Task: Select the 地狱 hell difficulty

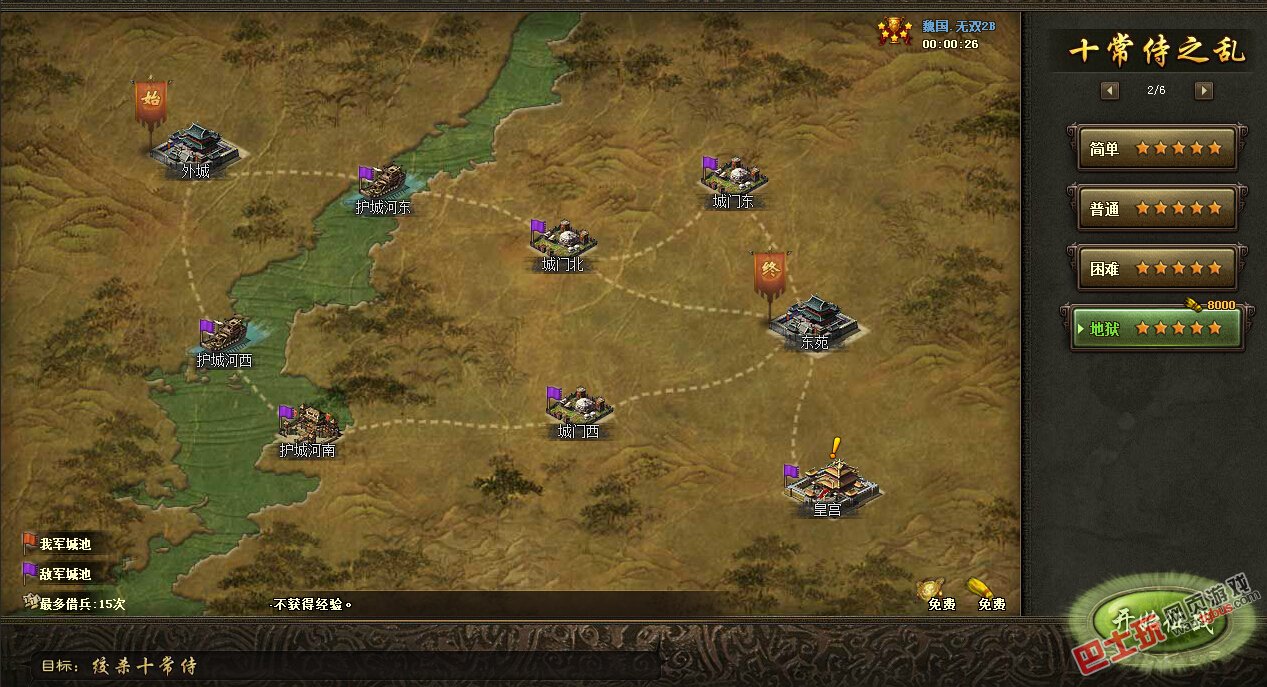Action: pyautogui.click(x=1155, y=328)
